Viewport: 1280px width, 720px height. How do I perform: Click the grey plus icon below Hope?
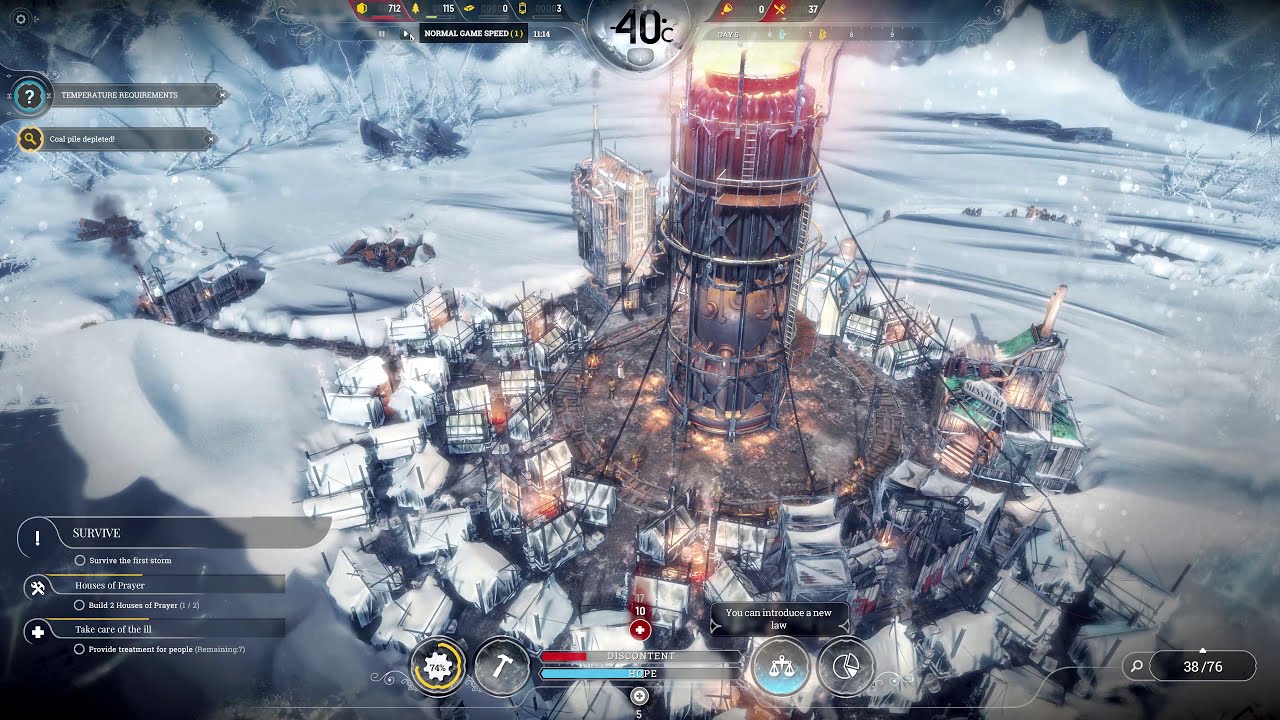click(640, 696)
